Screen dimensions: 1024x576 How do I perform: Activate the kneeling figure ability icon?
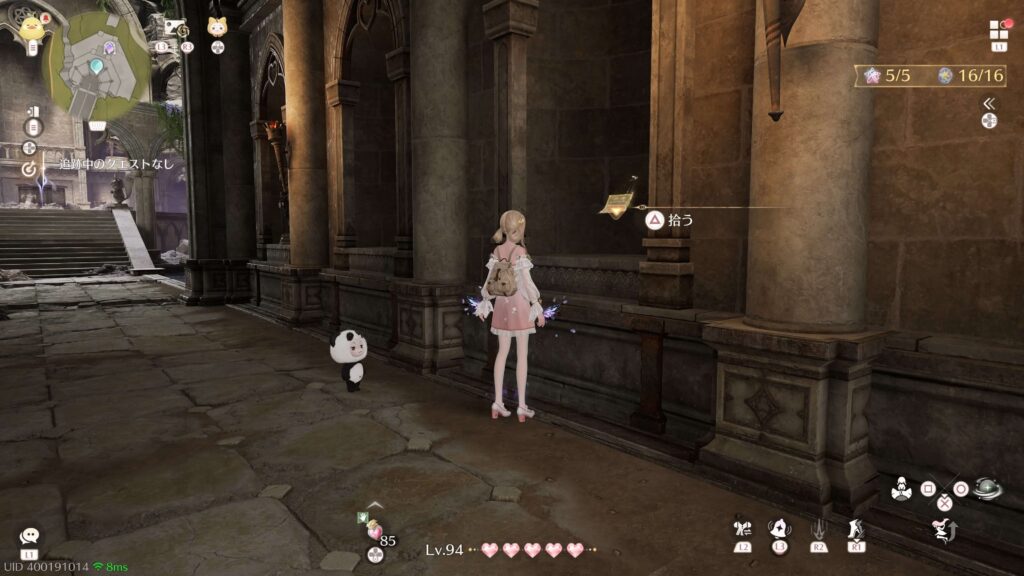pos(899,489)
